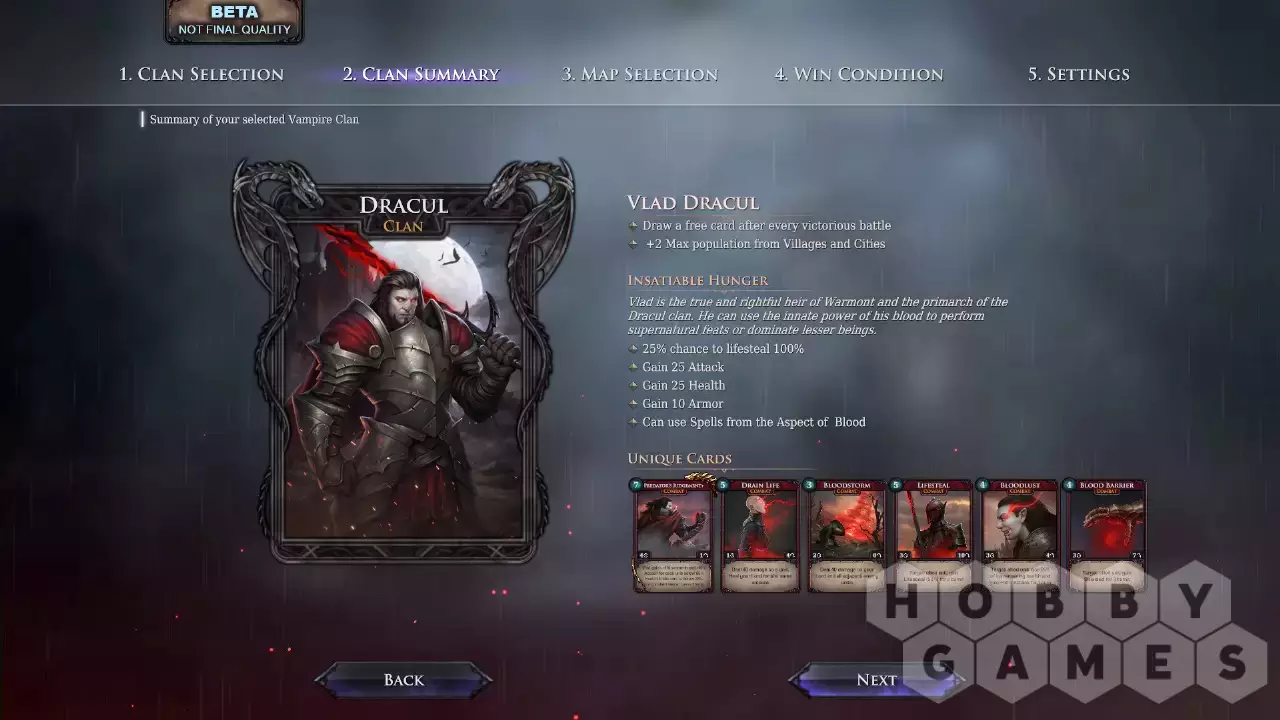The image size is (1280, 720).
Task: Switch to the Map Selection step
Action: (639, 74)
